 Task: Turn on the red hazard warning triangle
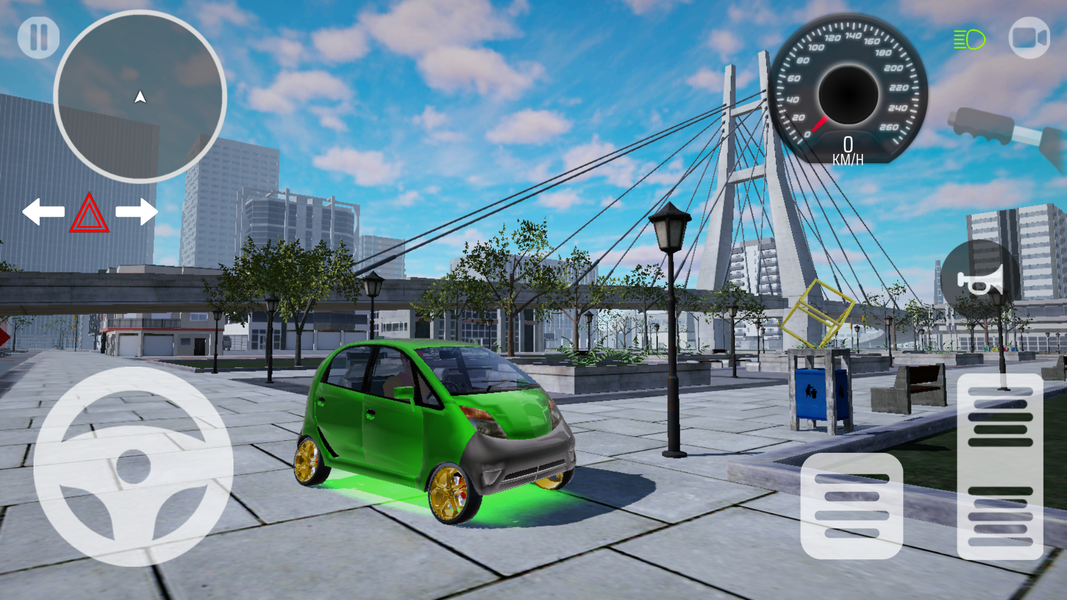90,213
